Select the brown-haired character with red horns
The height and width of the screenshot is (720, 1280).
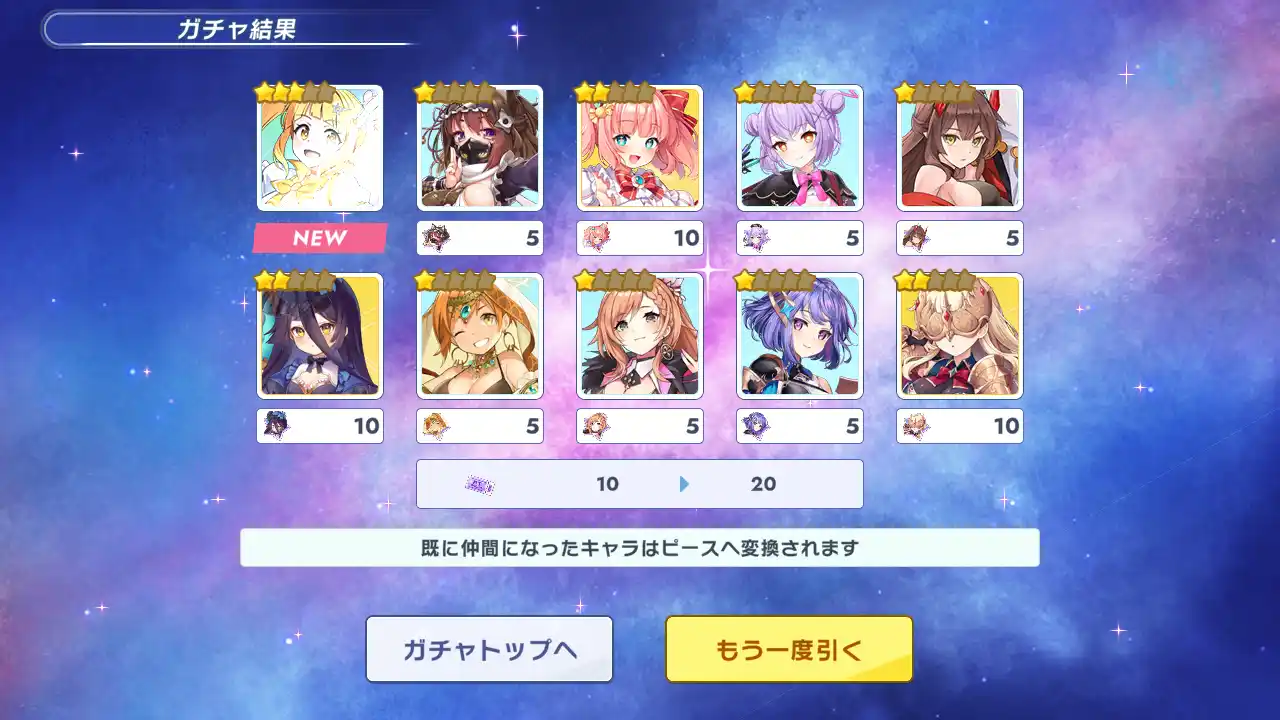tap(960, 148)
